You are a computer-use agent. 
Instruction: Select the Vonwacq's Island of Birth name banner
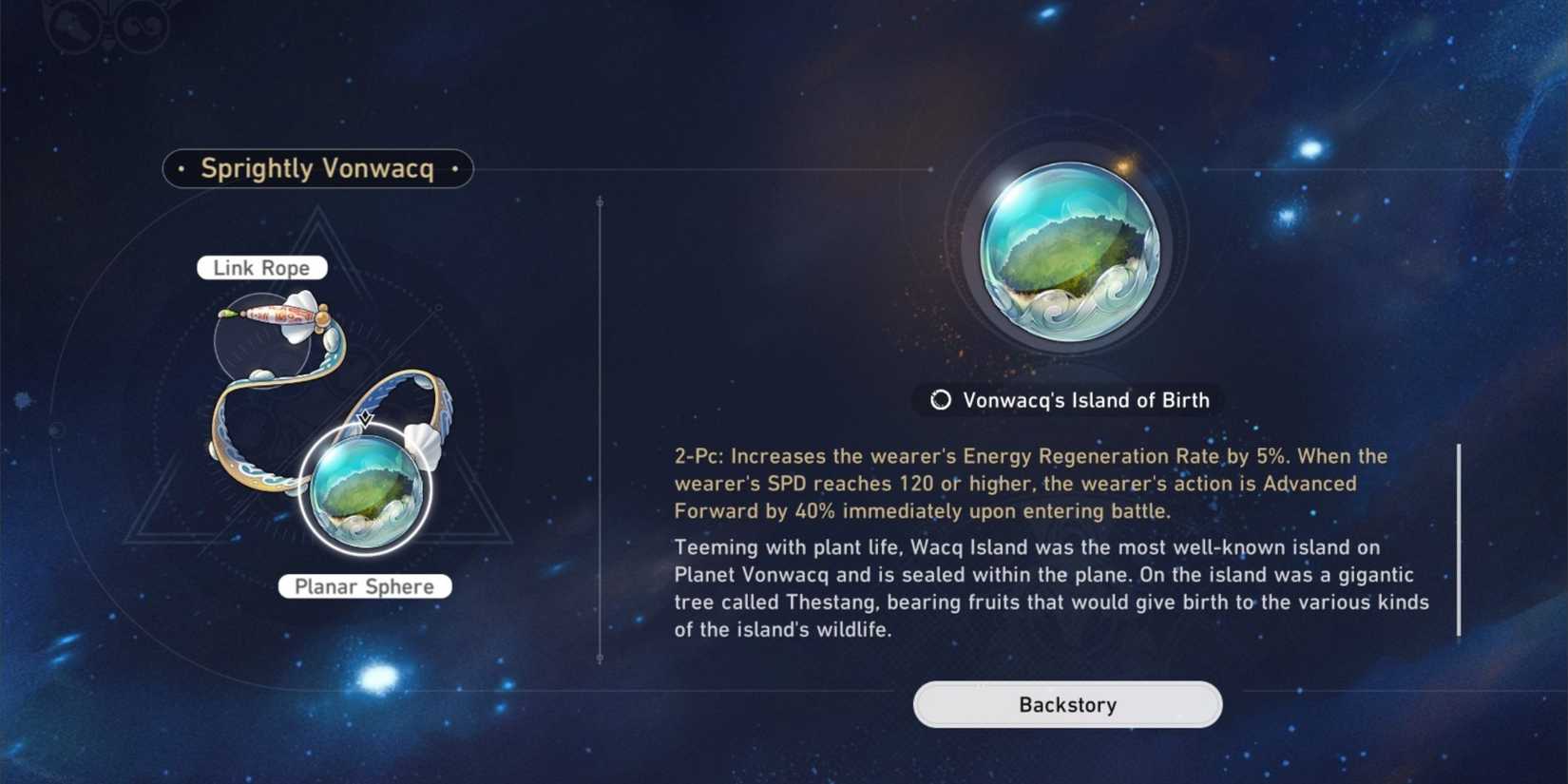coord(1066,400)
